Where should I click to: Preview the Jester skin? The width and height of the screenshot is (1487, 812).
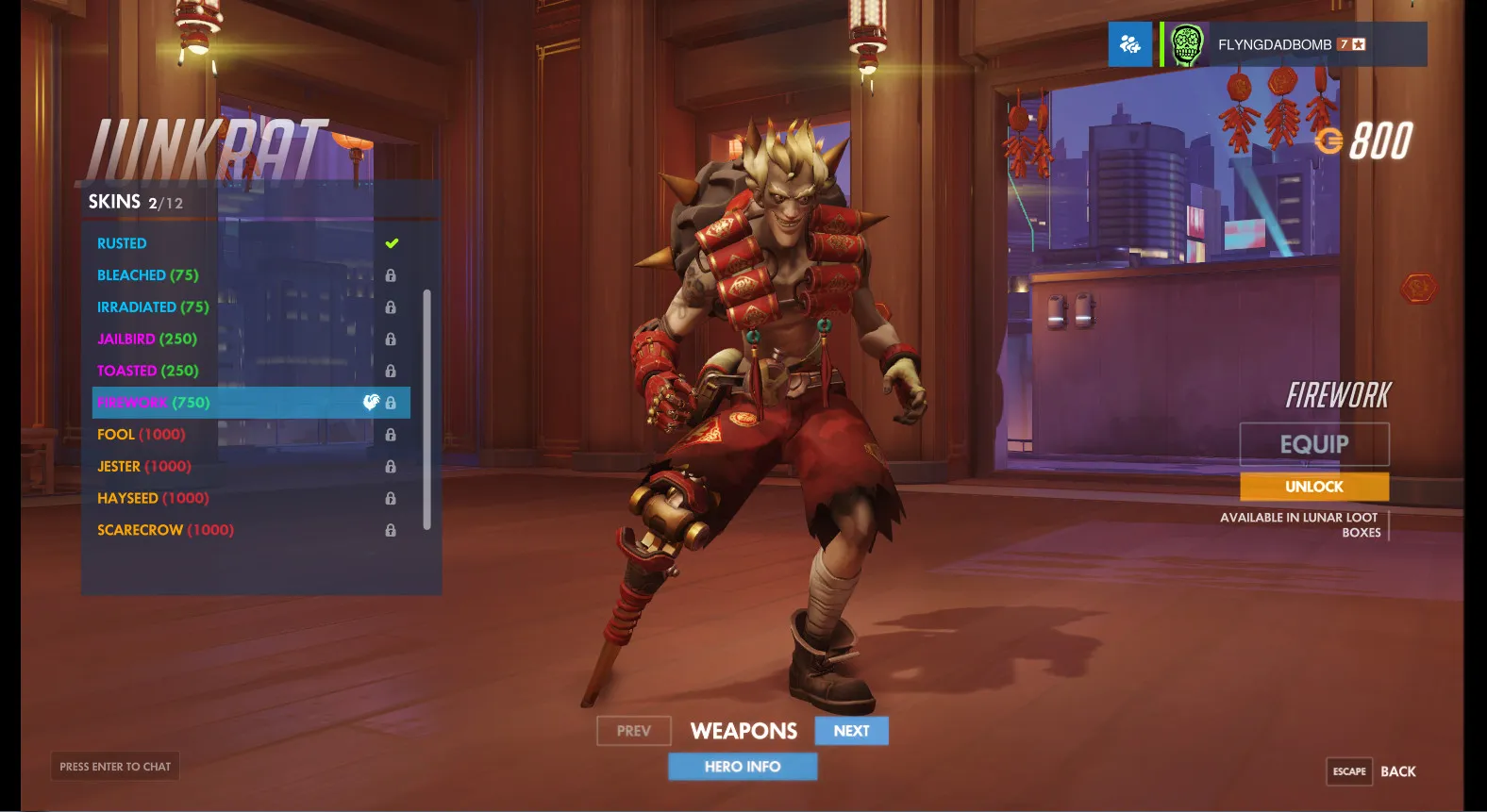click(x=144, y=467)
